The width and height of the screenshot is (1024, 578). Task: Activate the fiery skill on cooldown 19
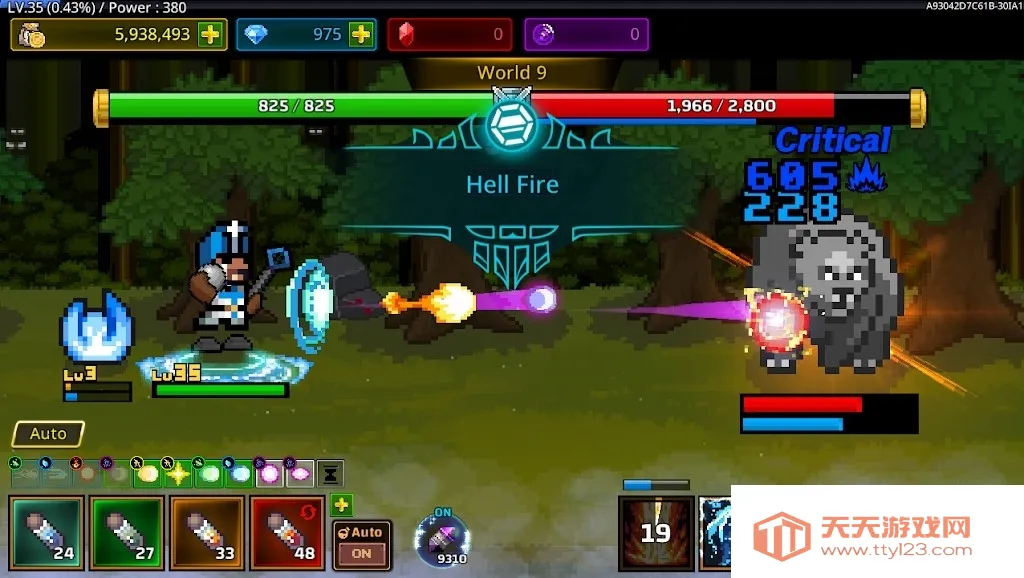pyautogui.click(x=655, y=530)
